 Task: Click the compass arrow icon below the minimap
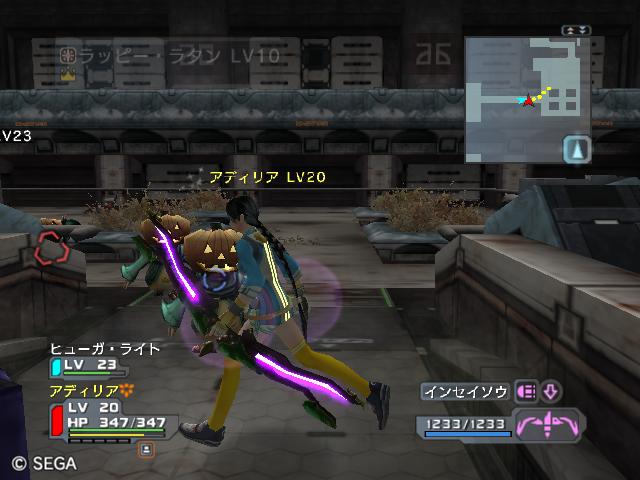point(578,149)
